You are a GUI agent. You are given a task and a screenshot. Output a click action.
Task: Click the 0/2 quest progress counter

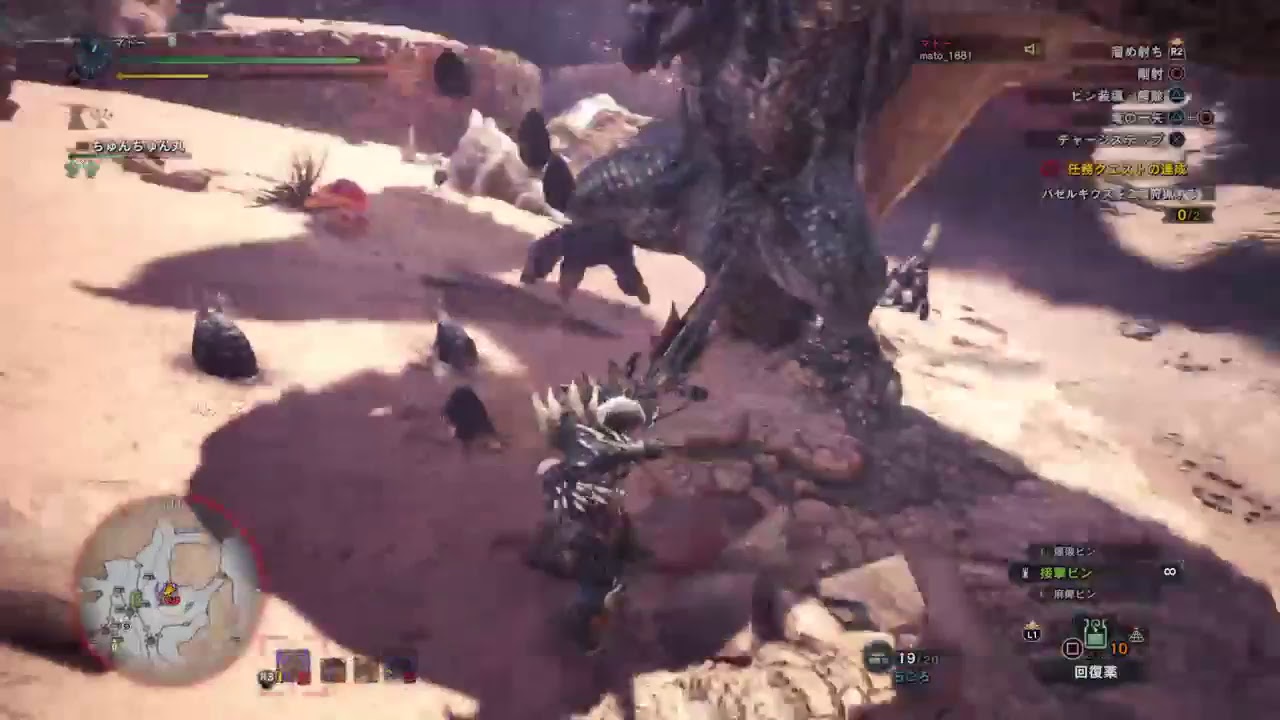1187,213
